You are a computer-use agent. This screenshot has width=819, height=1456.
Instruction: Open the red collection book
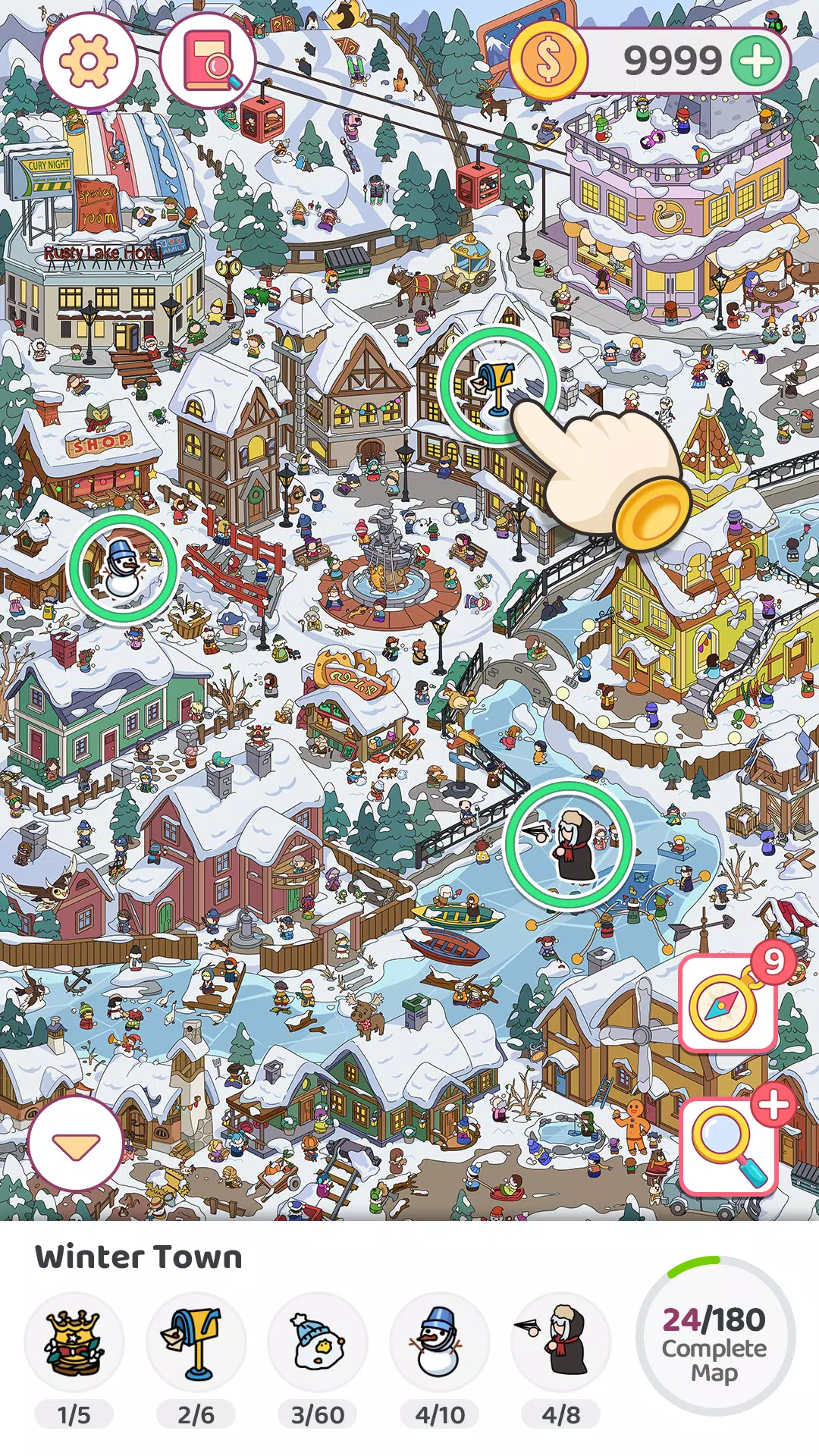[x=209, y=61]
